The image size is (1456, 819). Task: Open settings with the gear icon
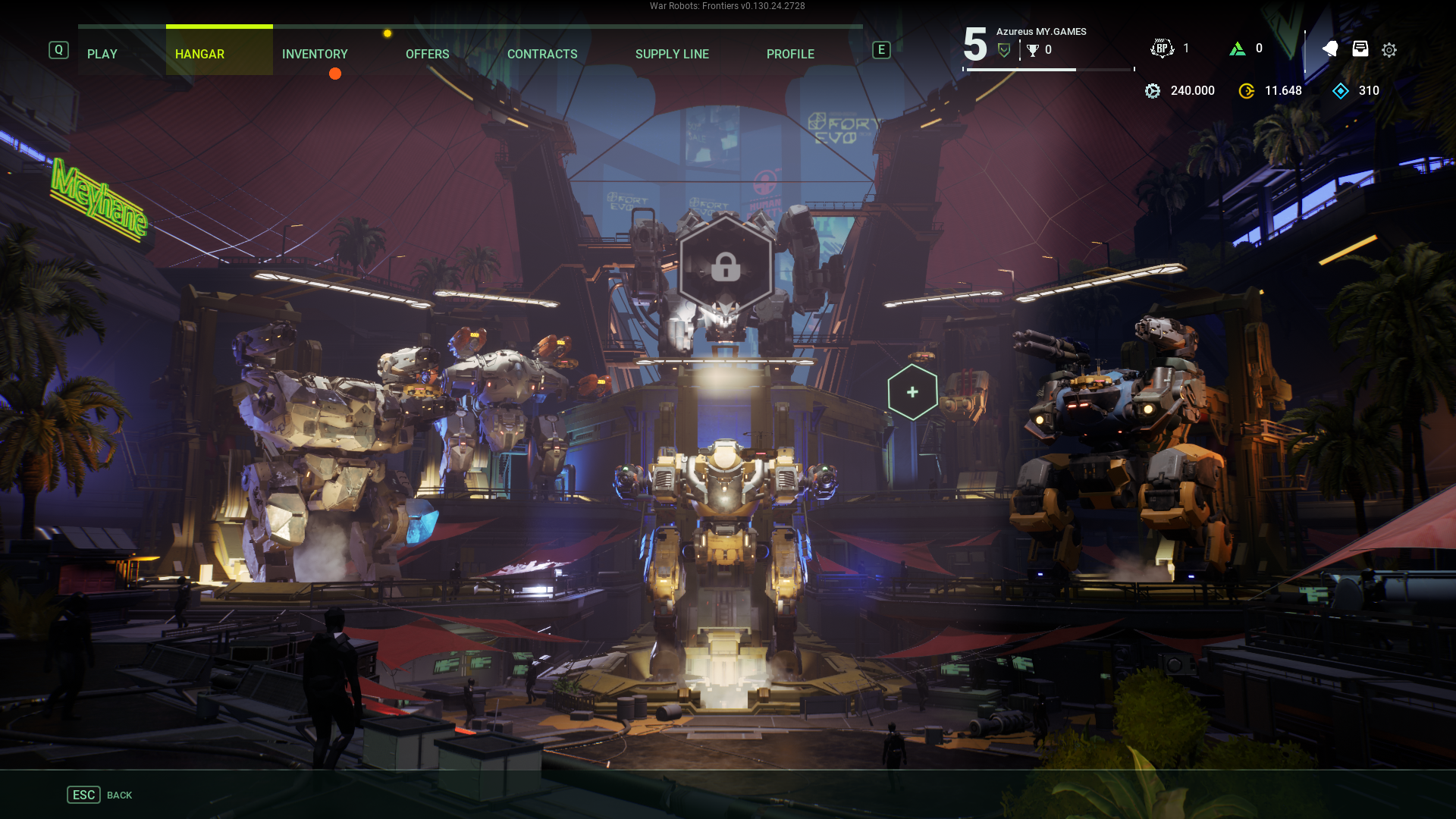click(1389, 50)
